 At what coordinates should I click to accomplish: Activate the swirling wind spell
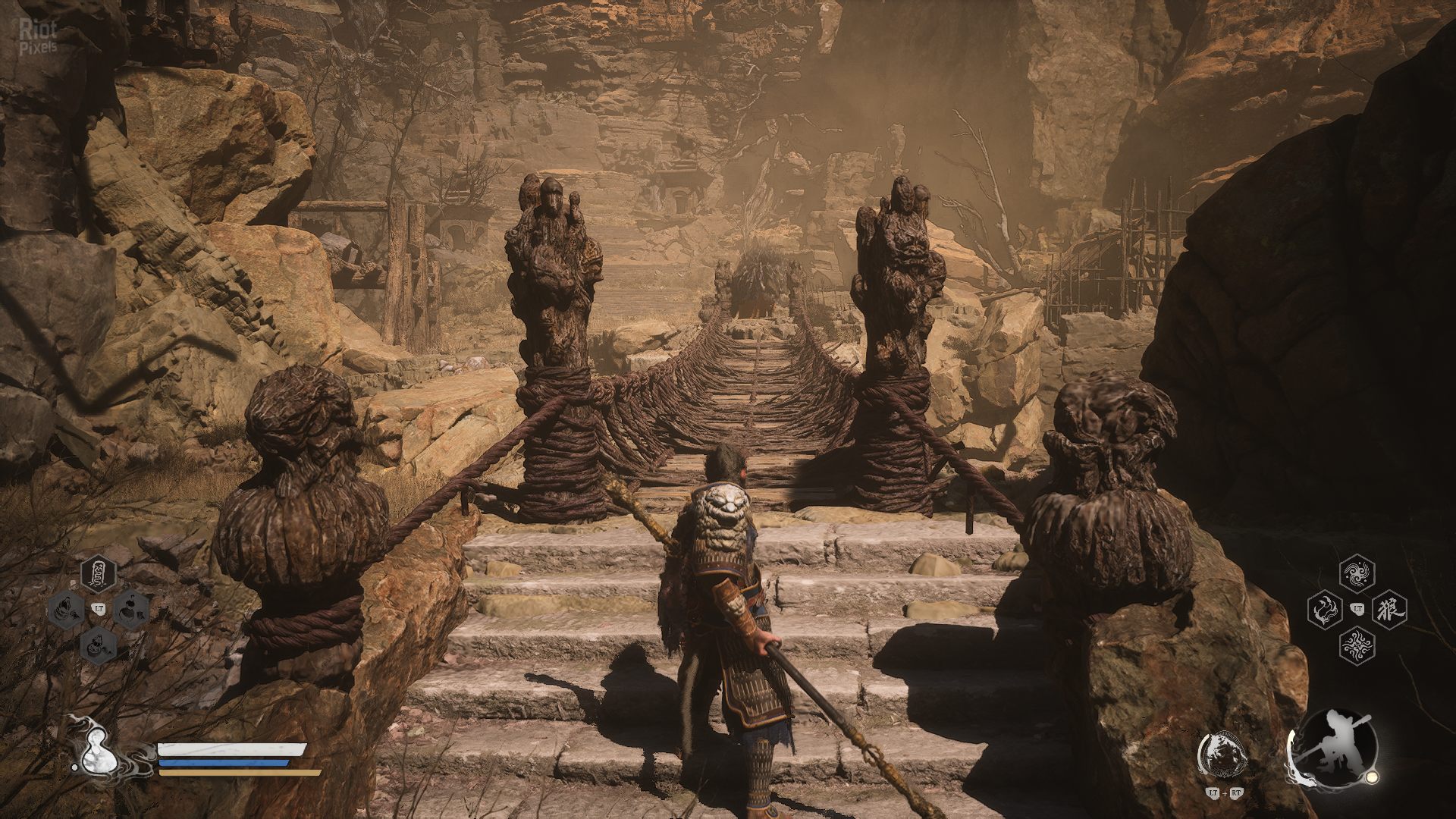tap(1357, 575)
